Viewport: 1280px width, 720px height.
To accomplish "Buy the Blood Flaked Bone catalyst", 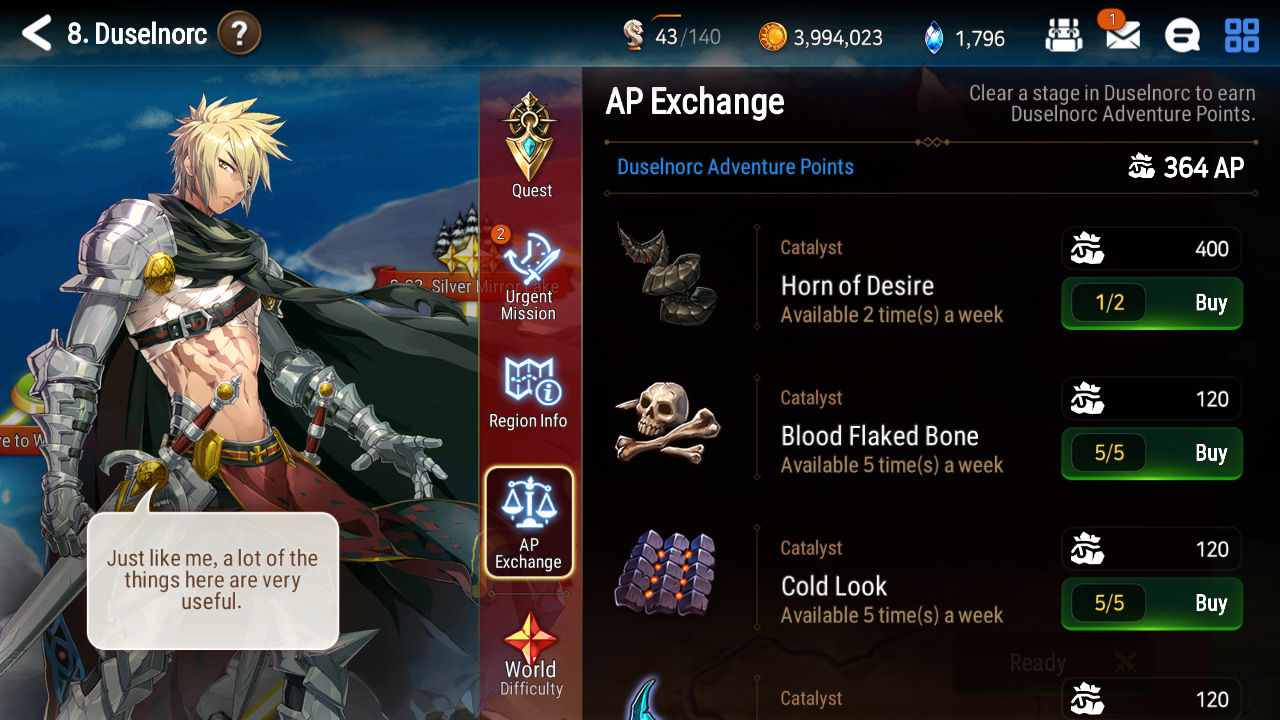I will (x=1151, y=453).
